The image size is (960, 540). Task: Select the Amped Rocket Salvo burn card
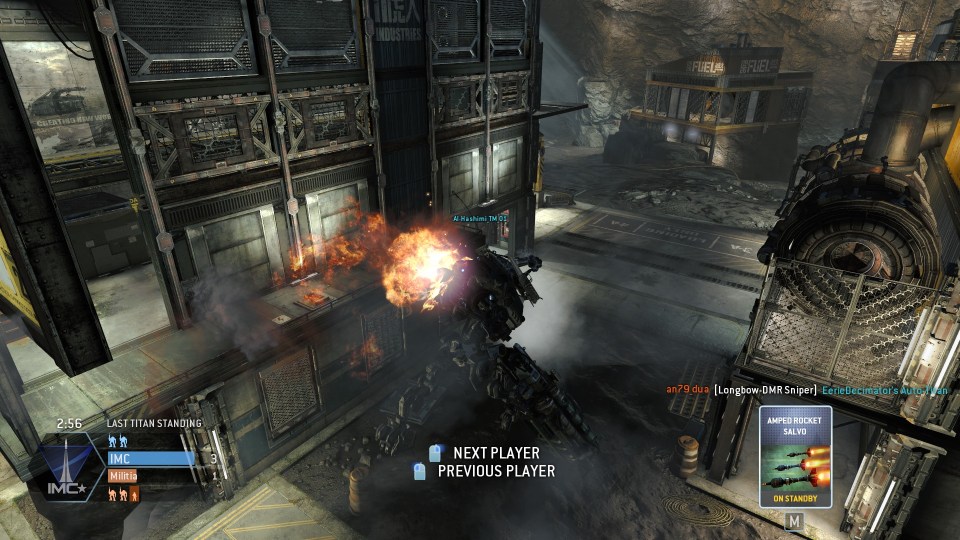tap(795, 456)
